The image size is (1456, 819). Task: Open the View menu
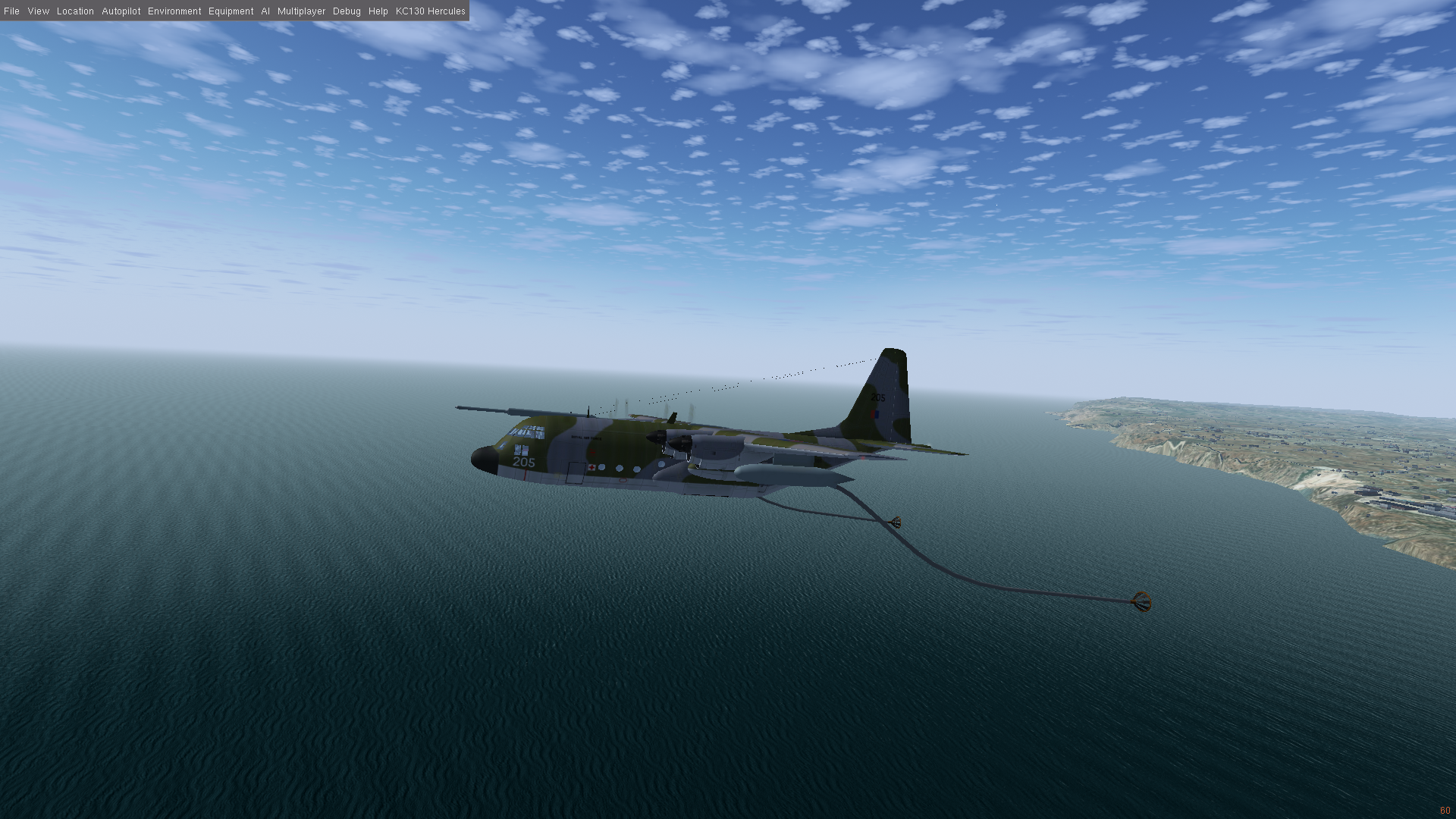[38, 11]
